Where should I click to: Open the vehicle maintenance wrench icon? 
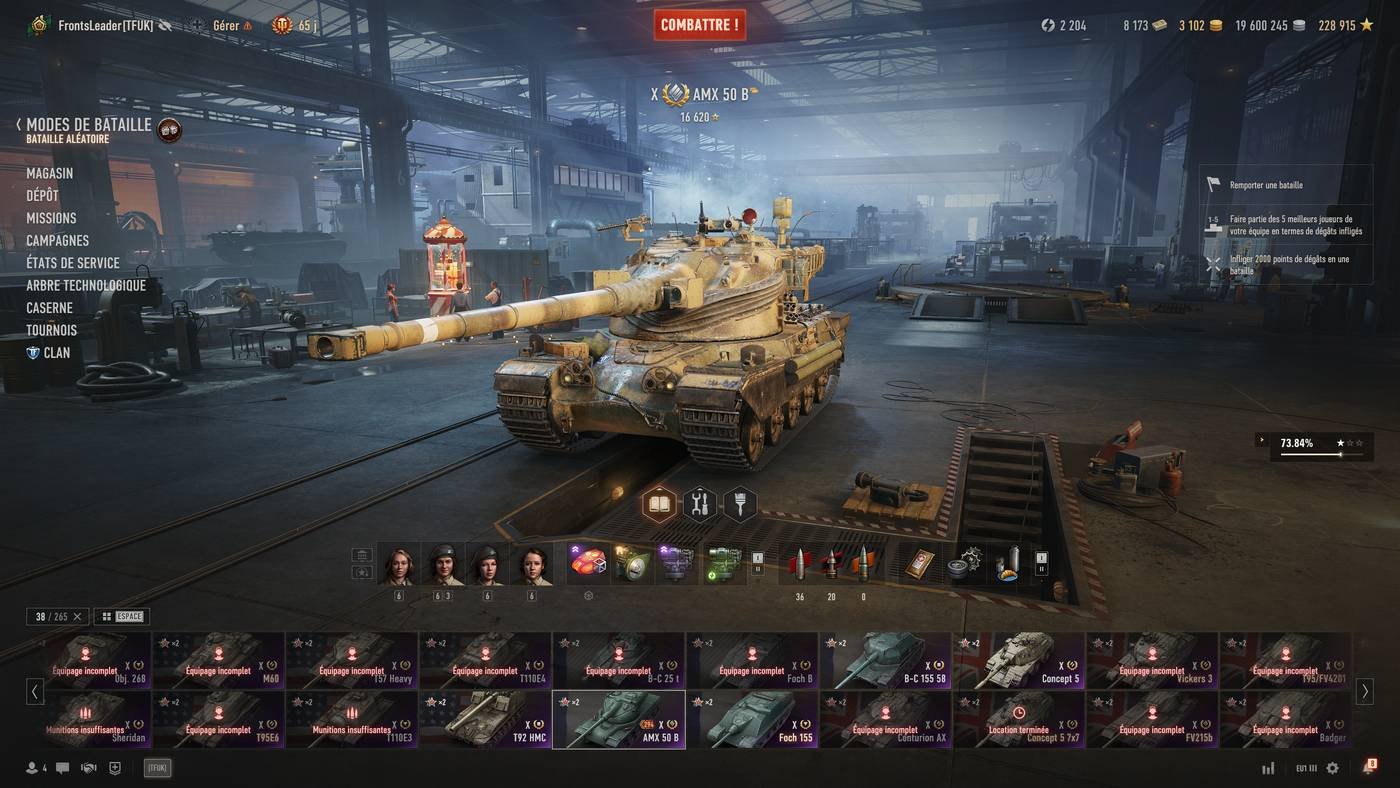pyautogui.click(x=699, y=503)
